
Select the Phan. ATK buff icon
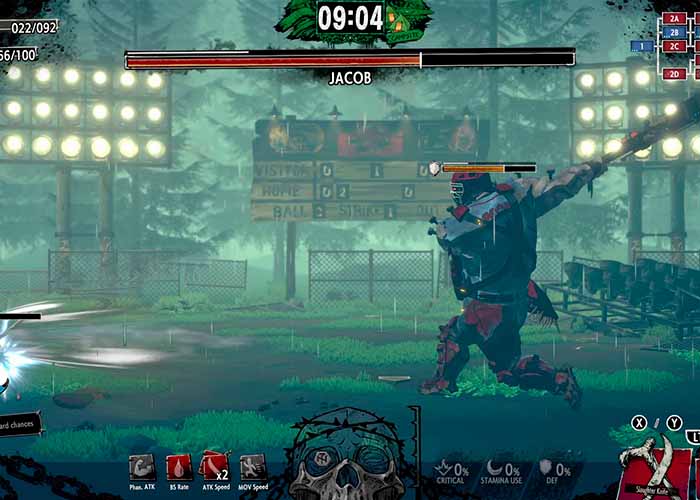142,466
